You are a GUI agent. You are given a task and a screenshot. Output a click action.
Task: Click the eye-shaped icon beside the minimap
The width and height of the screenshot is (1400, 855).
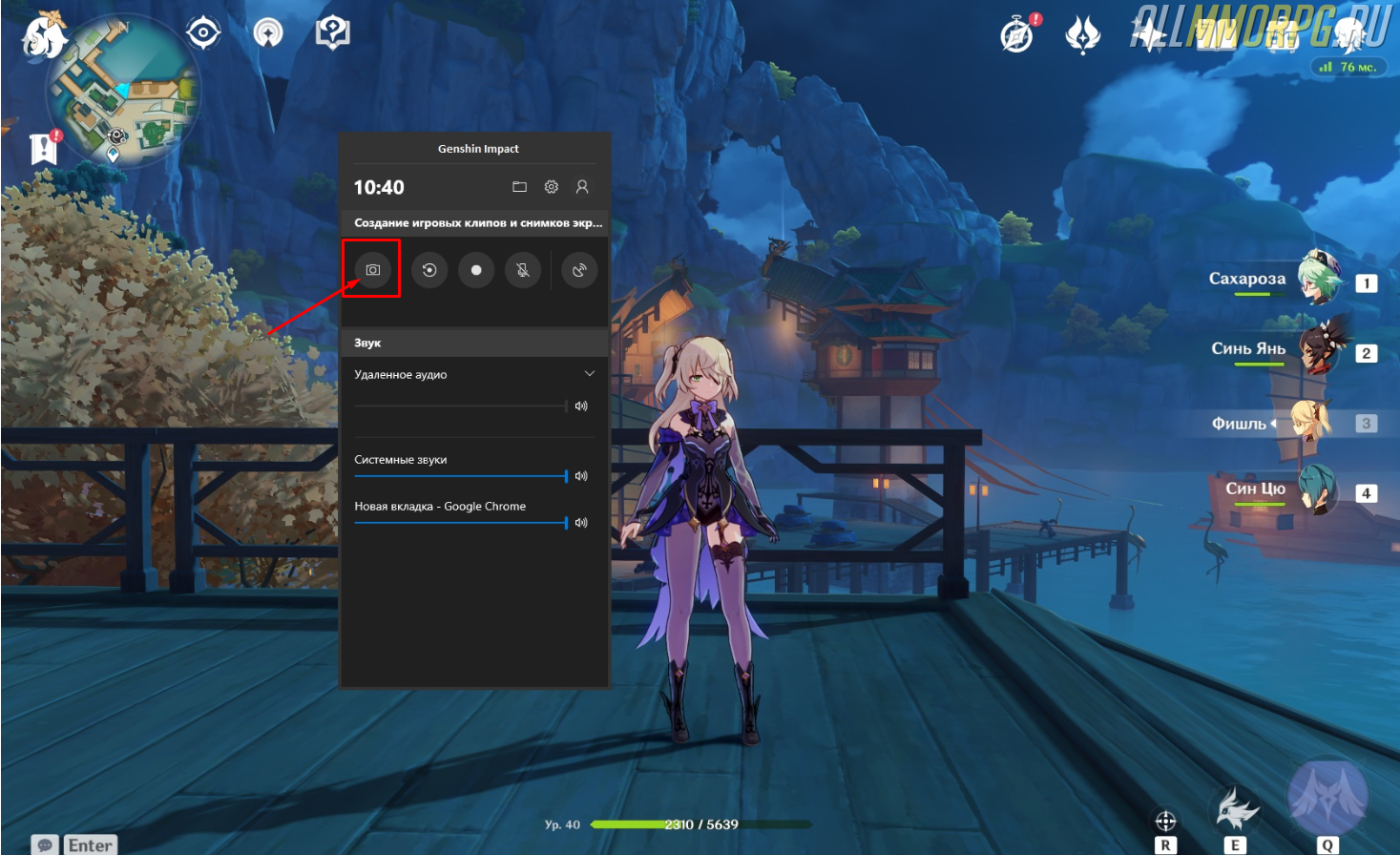click(203, 33)
